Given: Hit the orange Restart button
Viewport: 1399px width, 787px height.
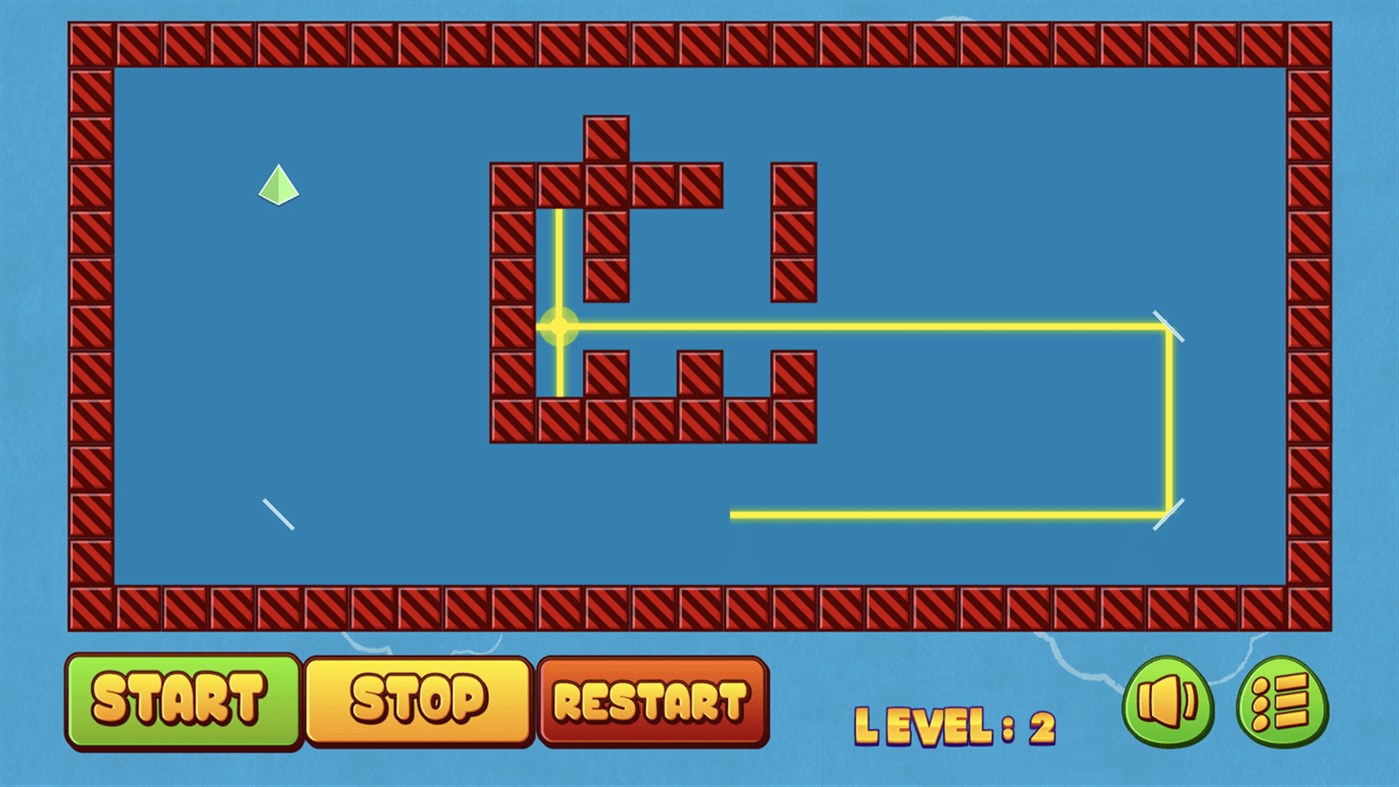Looking at the screenshot, I should tap(652, 702).
